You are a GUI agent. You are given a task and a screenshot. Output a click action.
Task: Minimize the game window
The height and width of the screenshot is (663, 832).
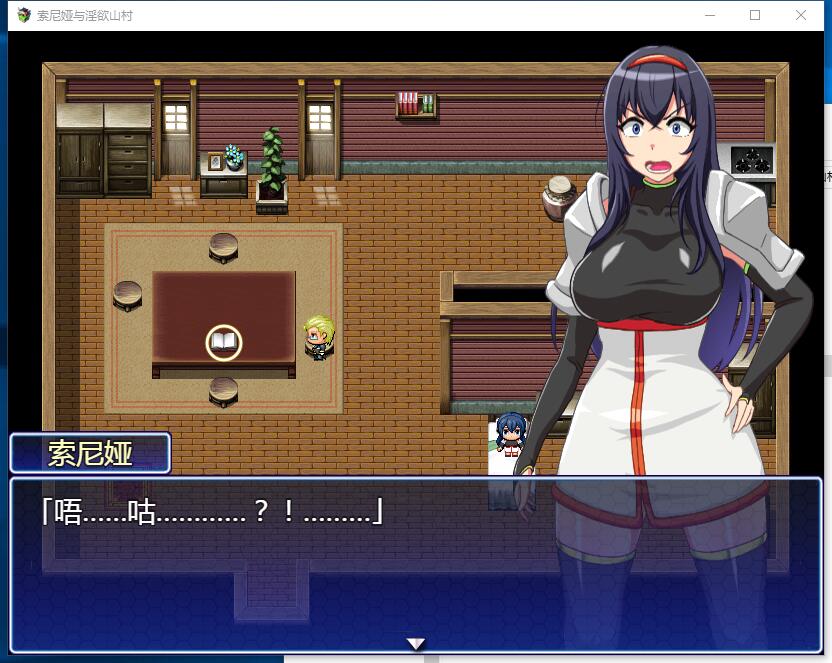pyautogui.click(x=710, y=16)
